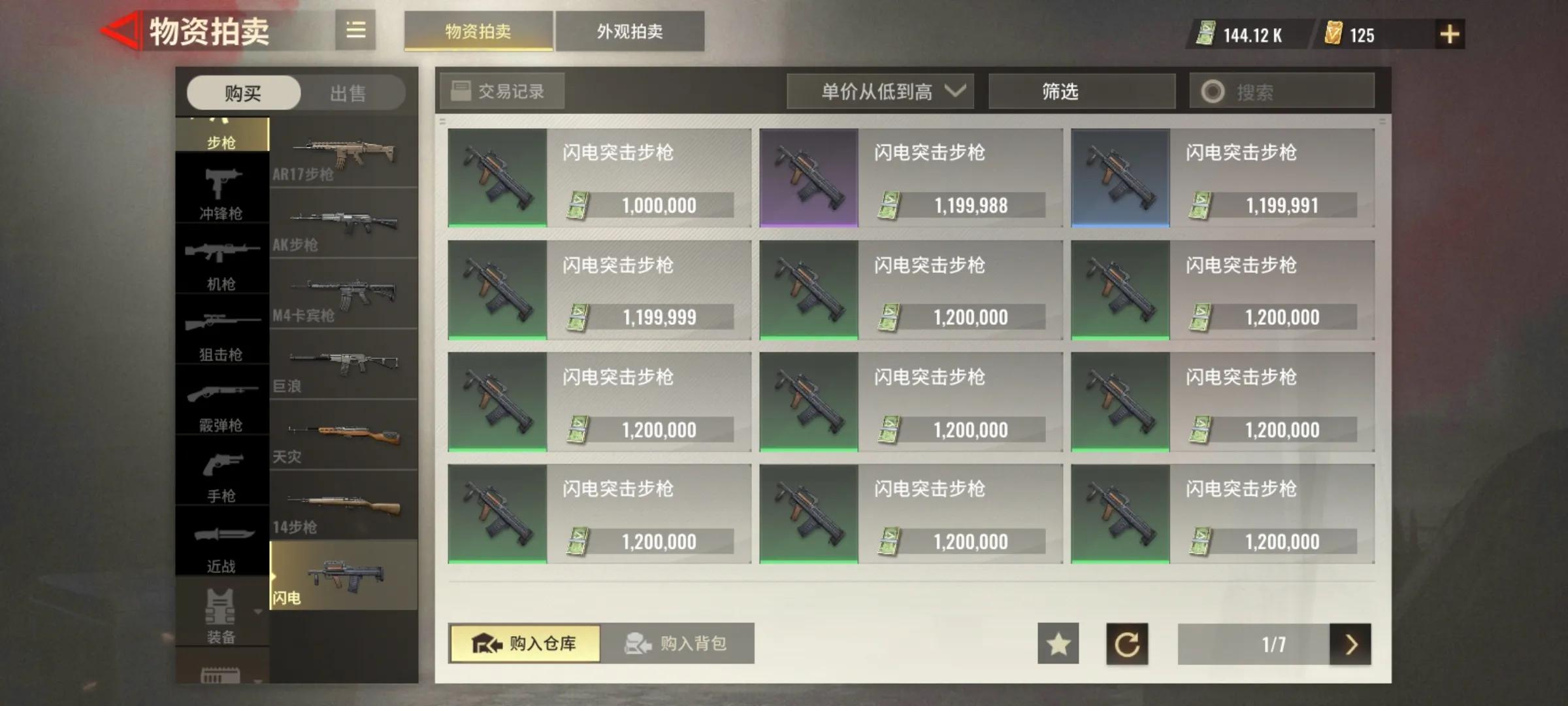This screenshot has width=1568, height=706.
Task: Select 购入仓库 purchase mode
Action: pos(524,644)
